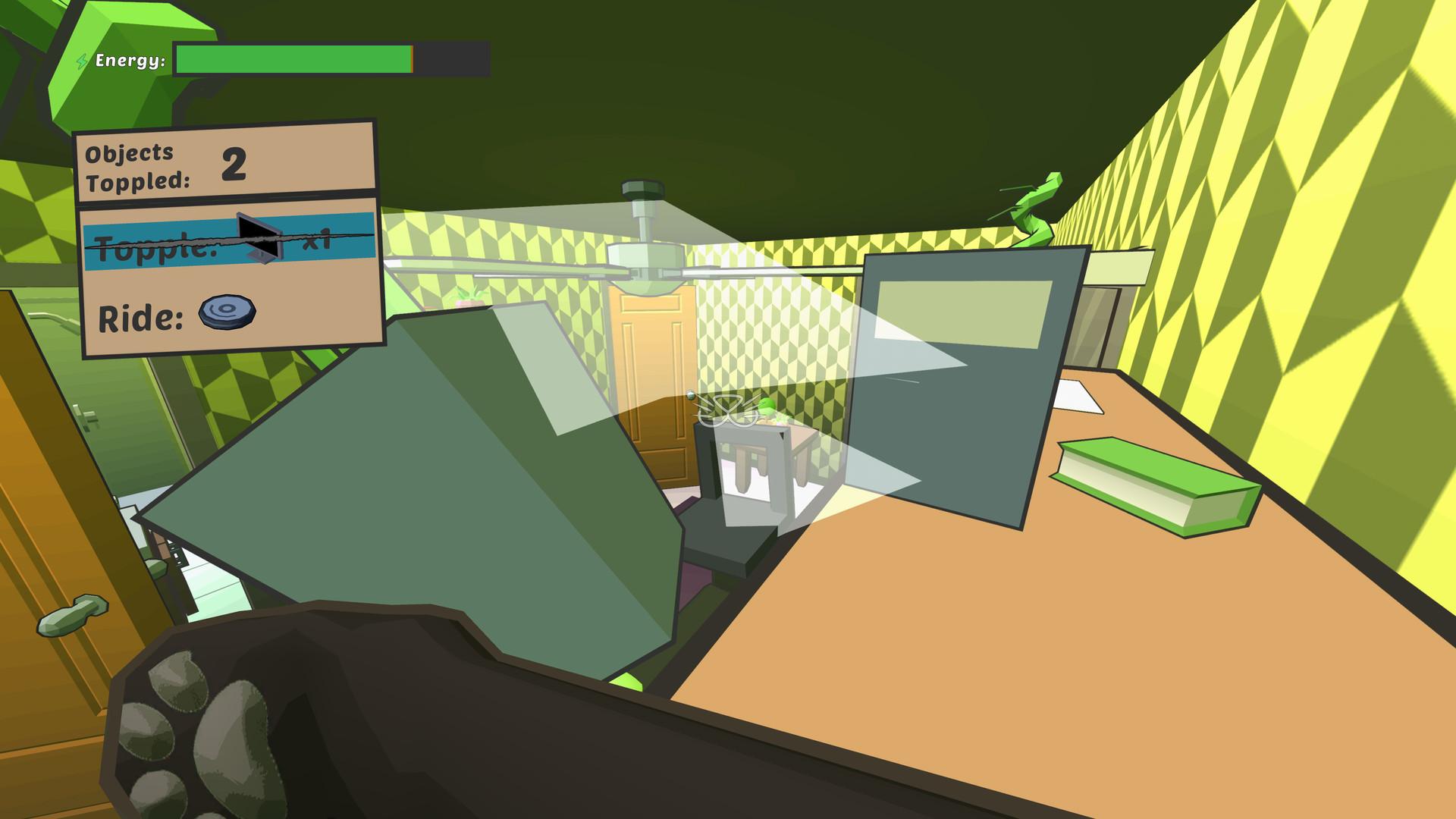
Task: Click the Objects Toppled counter showing 2
Action: pos(235,163)
